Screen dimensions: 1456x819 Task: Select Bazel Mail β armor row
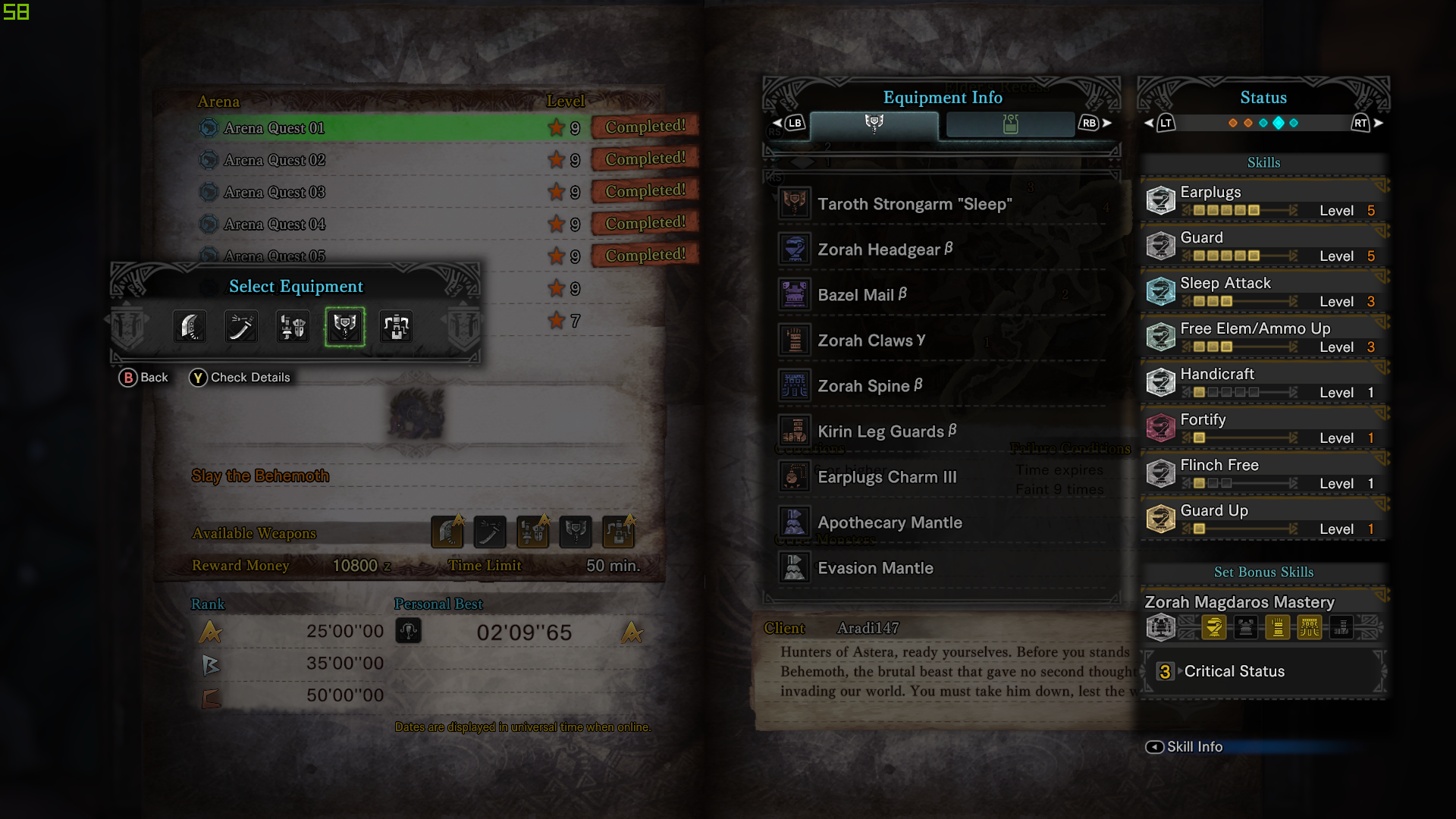[x=861, y=295]
